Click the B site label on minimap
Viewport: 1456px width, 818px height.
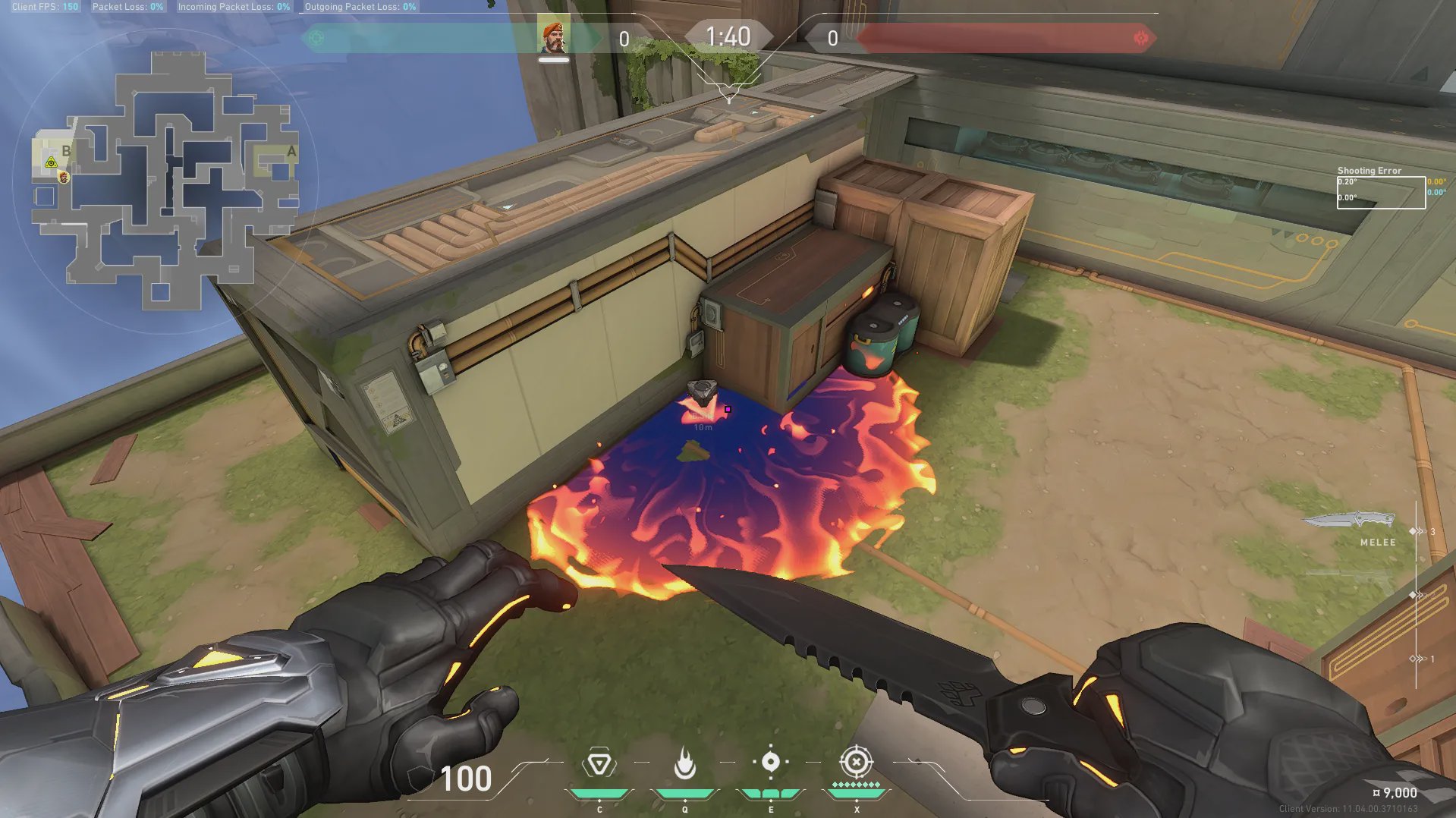(x=66, y=151)
